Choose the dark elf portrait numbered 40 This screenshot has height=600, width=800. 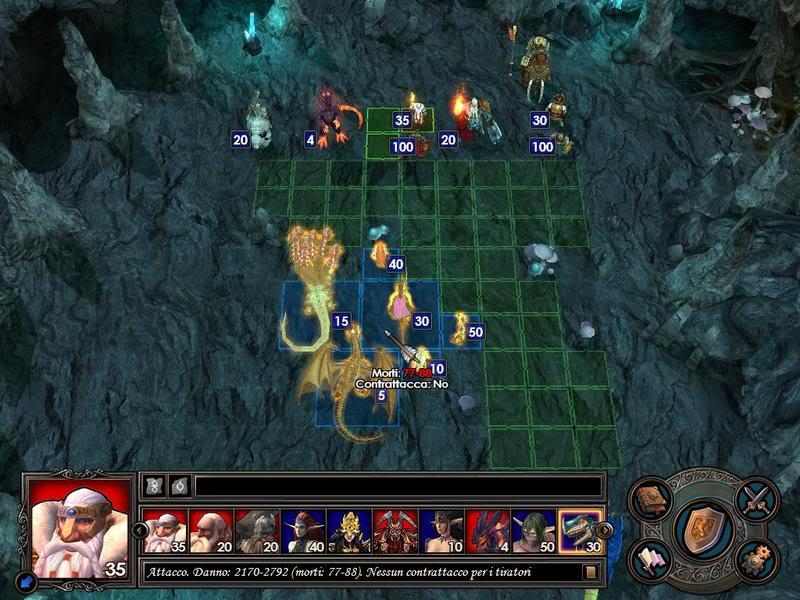tap(302, 531)
